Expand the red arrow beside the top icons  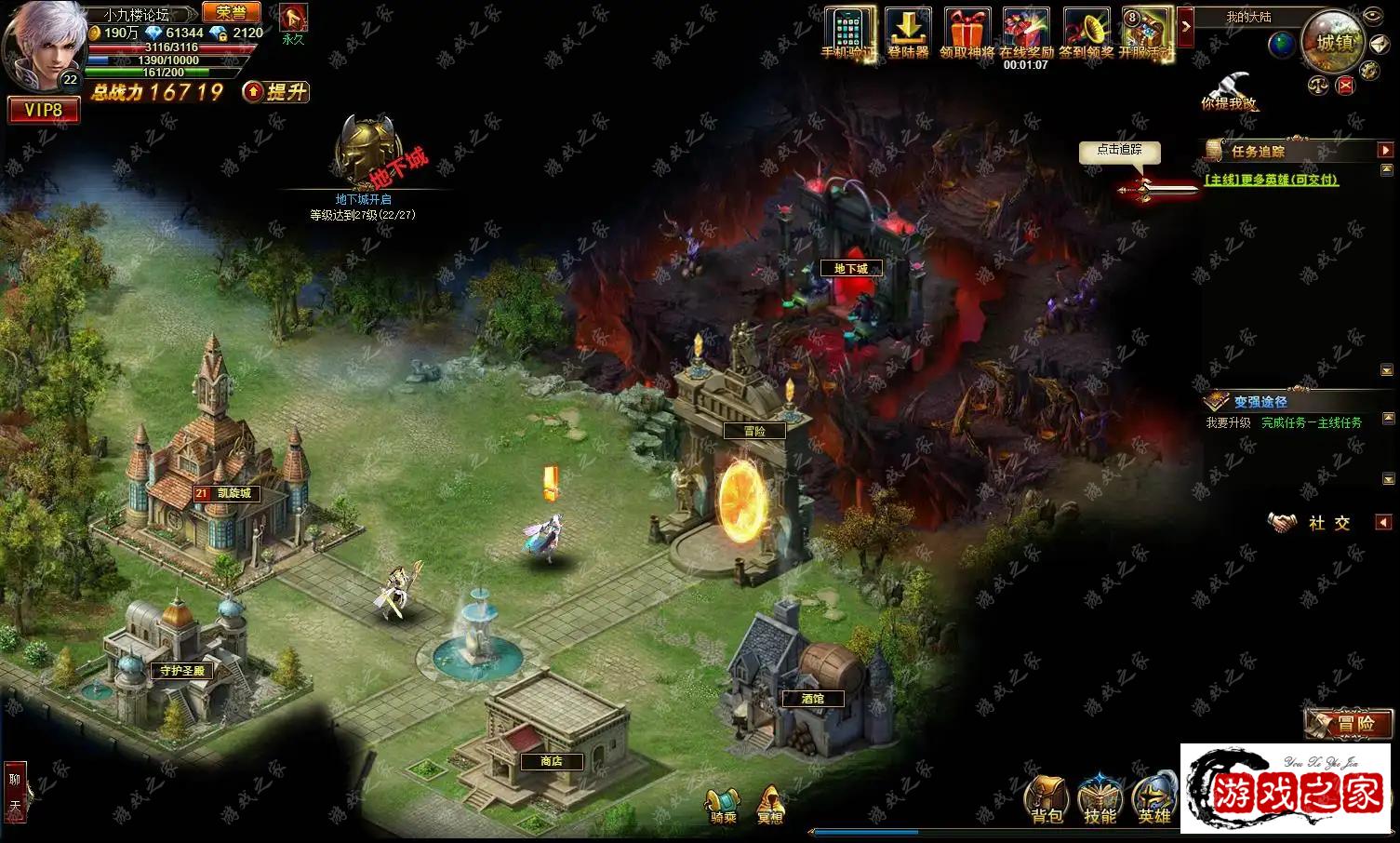pyautogui.click(x=1185, y=26)
